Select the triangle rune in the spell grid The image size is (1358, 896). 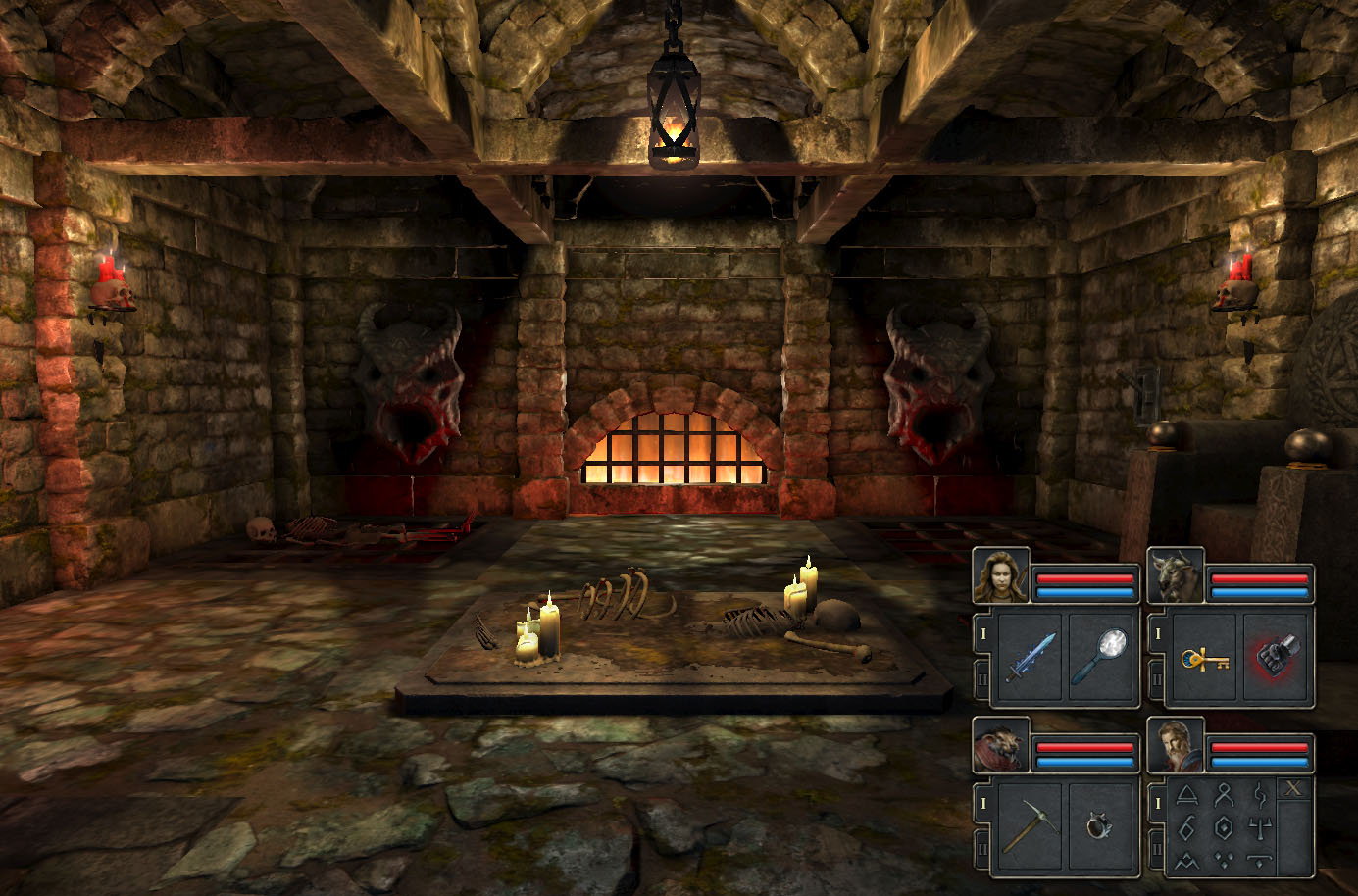pyautogui.click(x=1187, y=794)
